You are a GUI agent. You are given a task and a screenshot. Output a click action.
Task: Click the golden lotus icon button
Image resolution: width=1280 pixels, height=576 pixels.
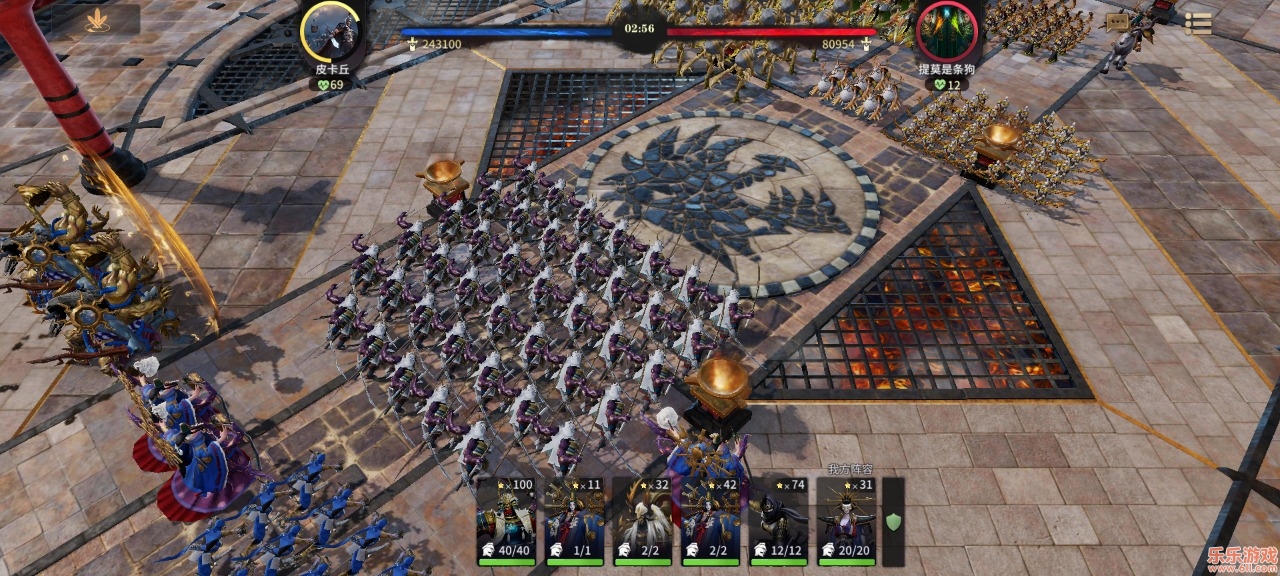click(x=98, y=21)
